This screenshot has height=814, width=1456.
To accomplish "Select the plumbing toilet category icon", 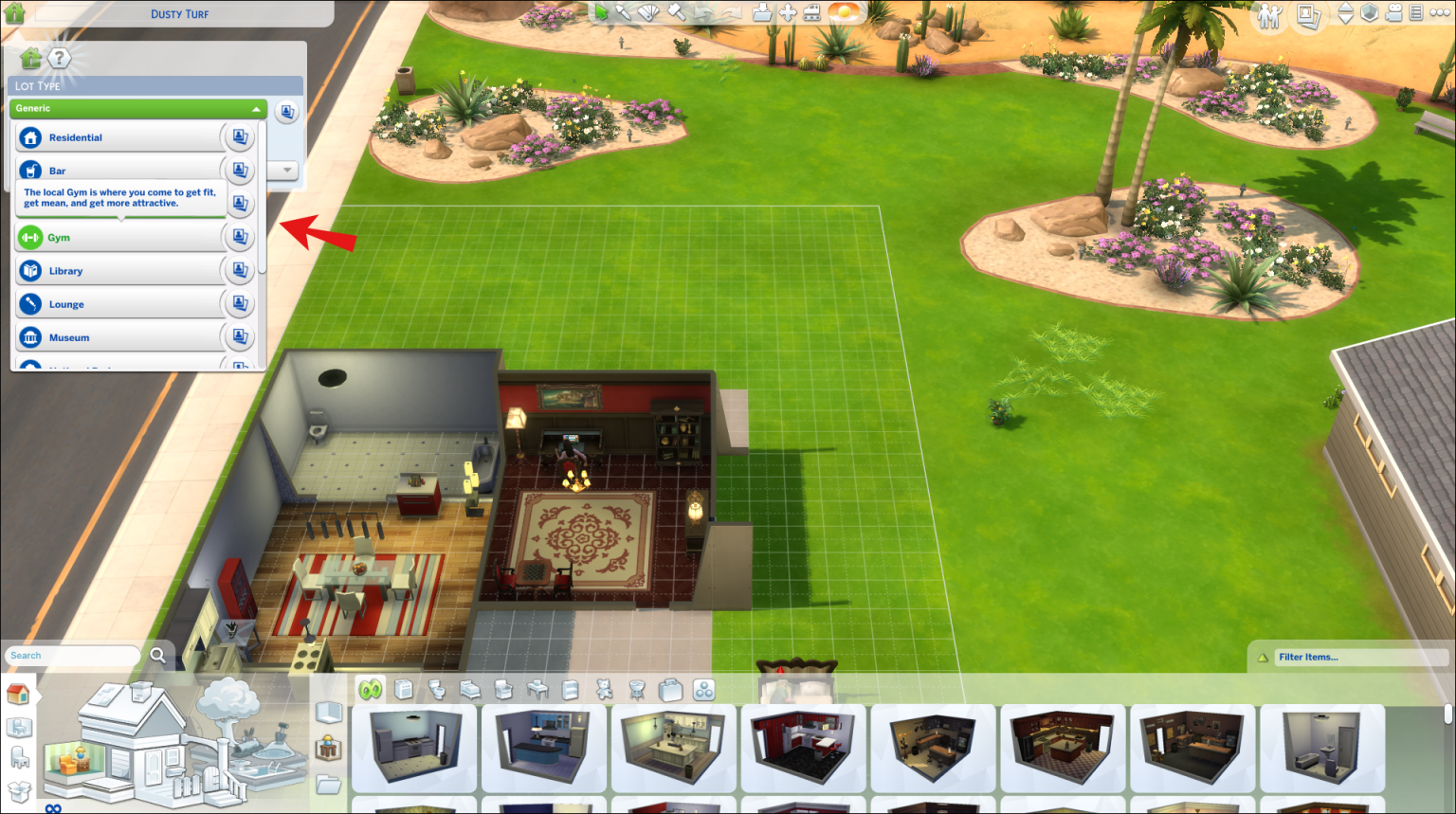I will click(x=436, y=691).
